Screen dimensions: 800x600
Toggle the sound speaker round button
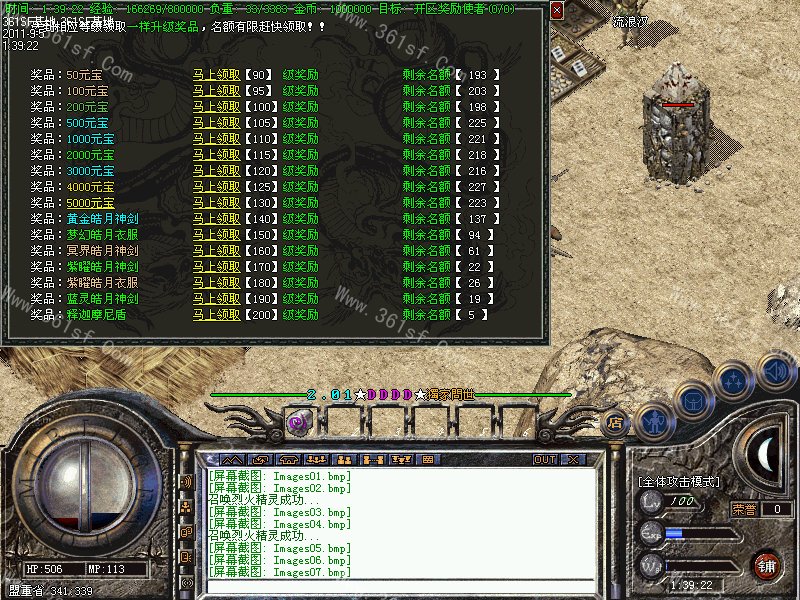776,372
